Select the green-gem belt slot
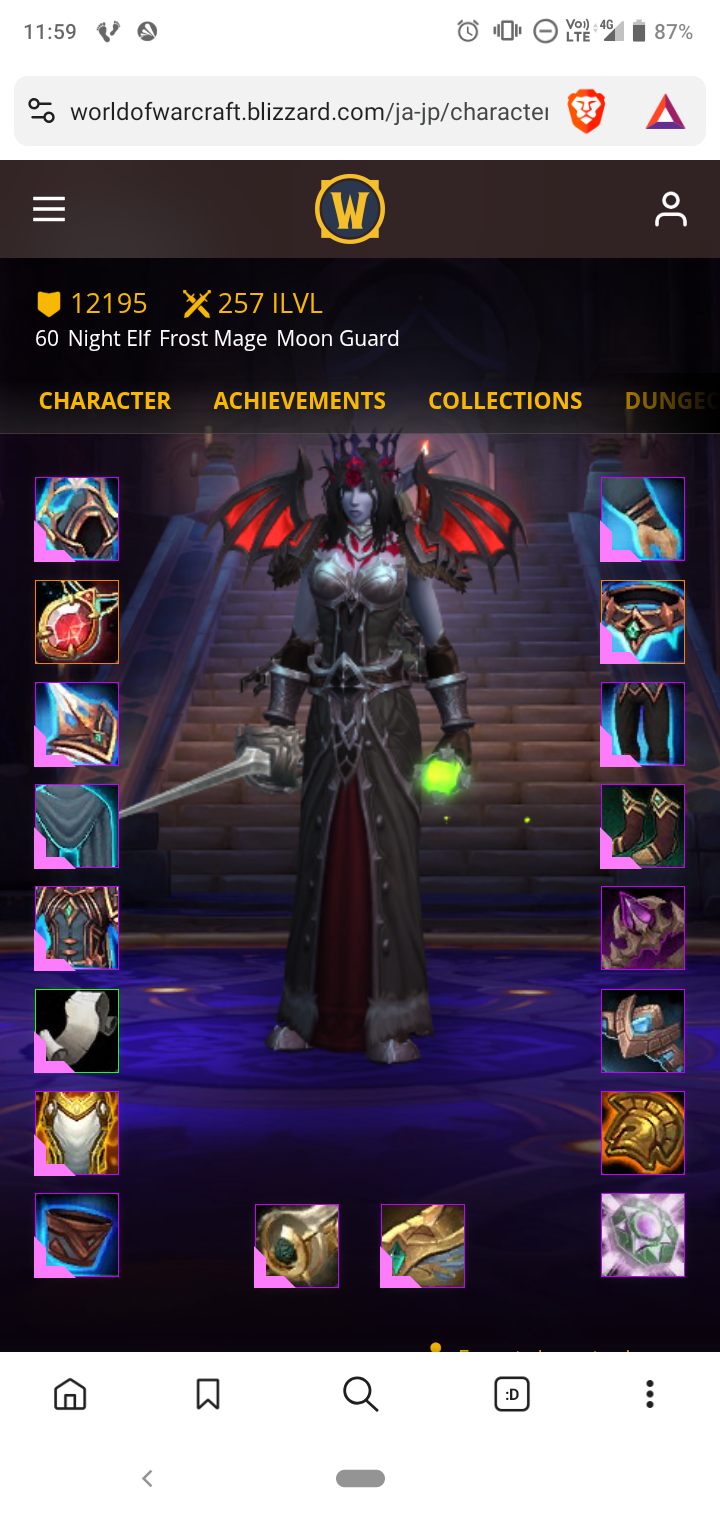720x1520 pixels. (643, 621)
